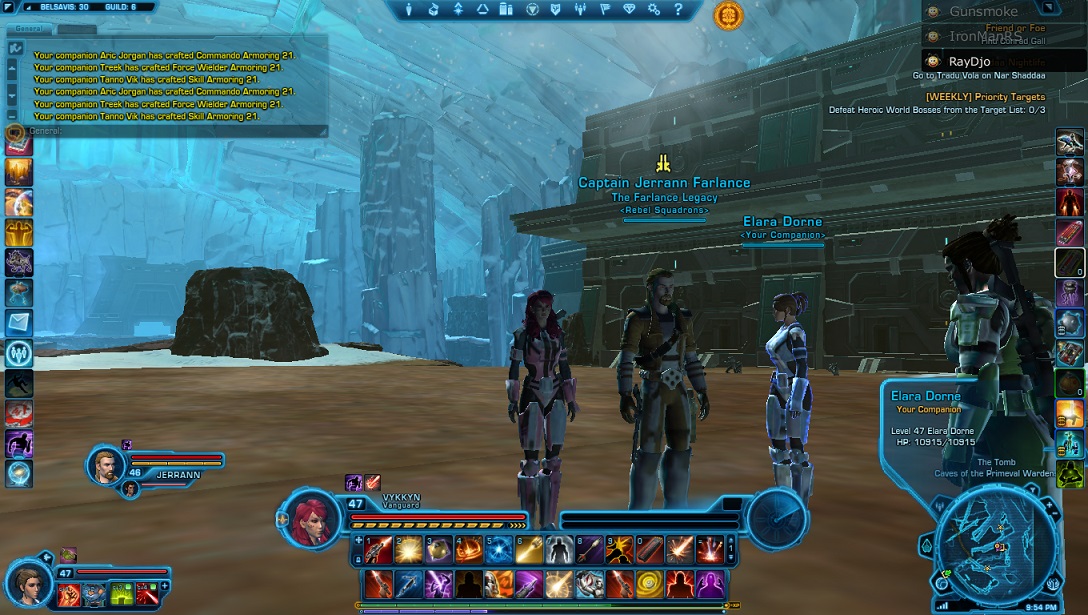Activate the golden burst ability in slot 2

click(x=408, y=548)
